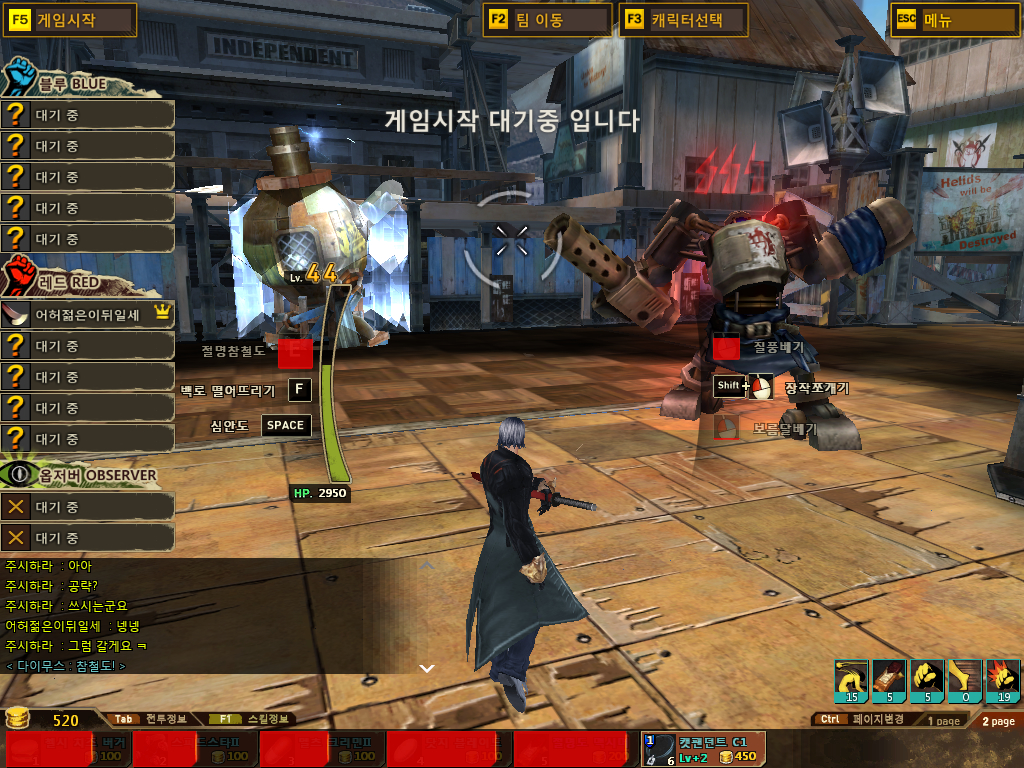
Task: Start the game with the 게임시작 button
Action: pos(70,20)
